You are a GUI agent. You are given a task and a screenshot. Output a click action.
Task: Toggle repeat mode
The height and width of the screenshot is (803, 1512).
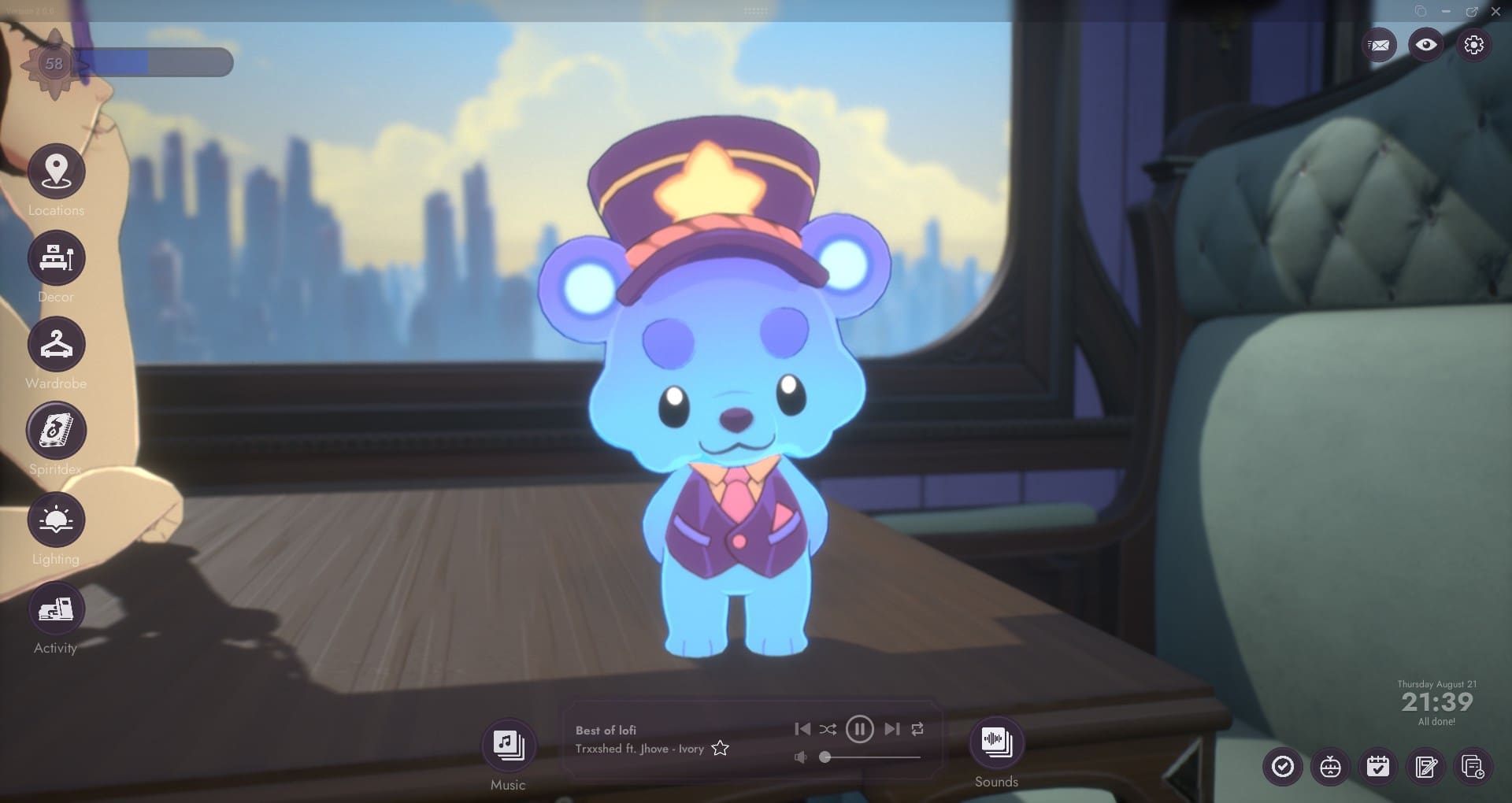[918, 729]
